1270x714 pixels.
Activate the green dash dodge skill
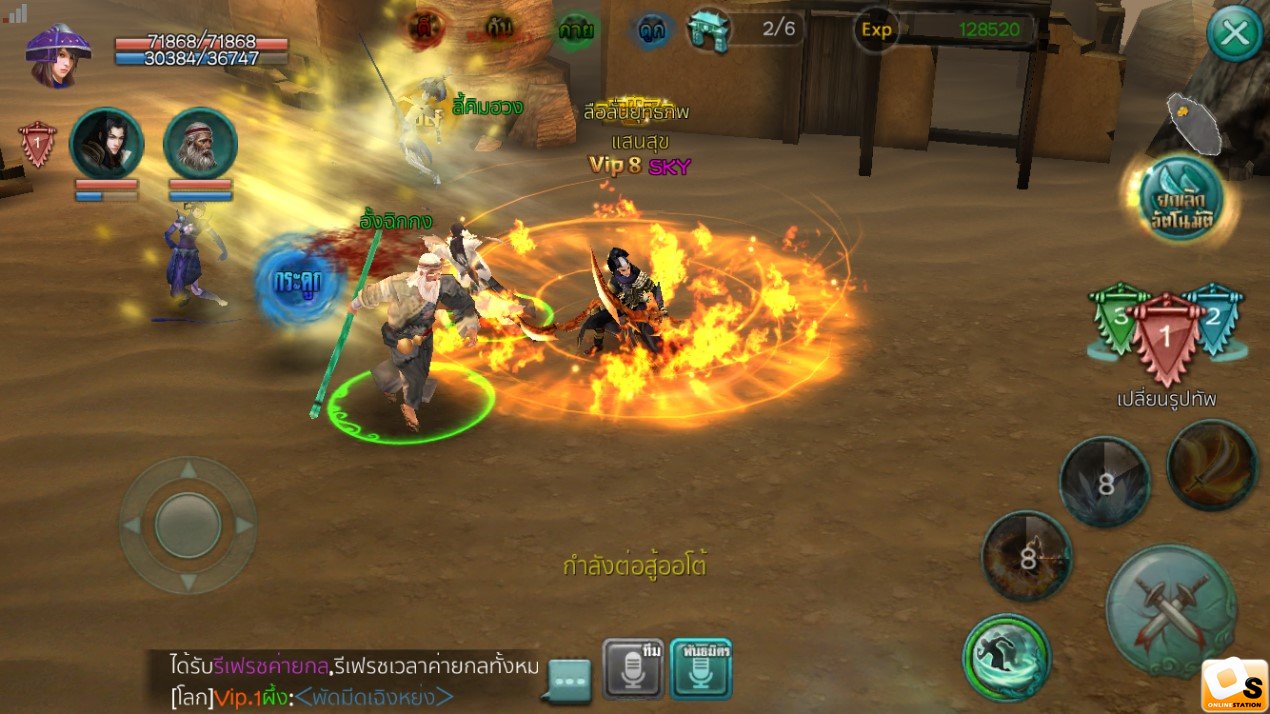pos(1006,657)
